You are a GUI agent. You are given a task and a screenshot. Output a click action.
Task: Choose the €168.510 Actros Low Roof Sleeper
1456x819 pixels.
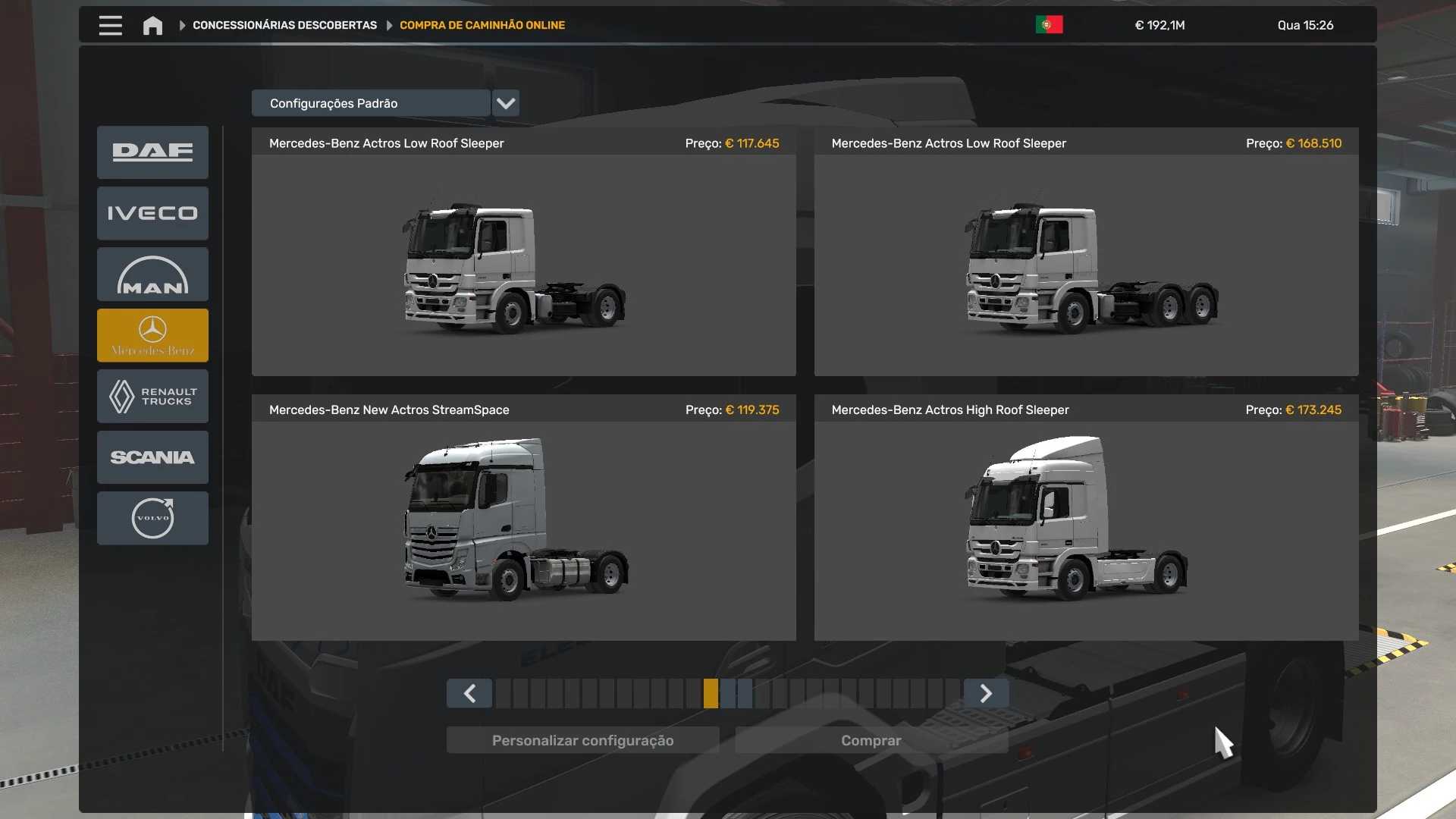click(x=1086, y=265)
